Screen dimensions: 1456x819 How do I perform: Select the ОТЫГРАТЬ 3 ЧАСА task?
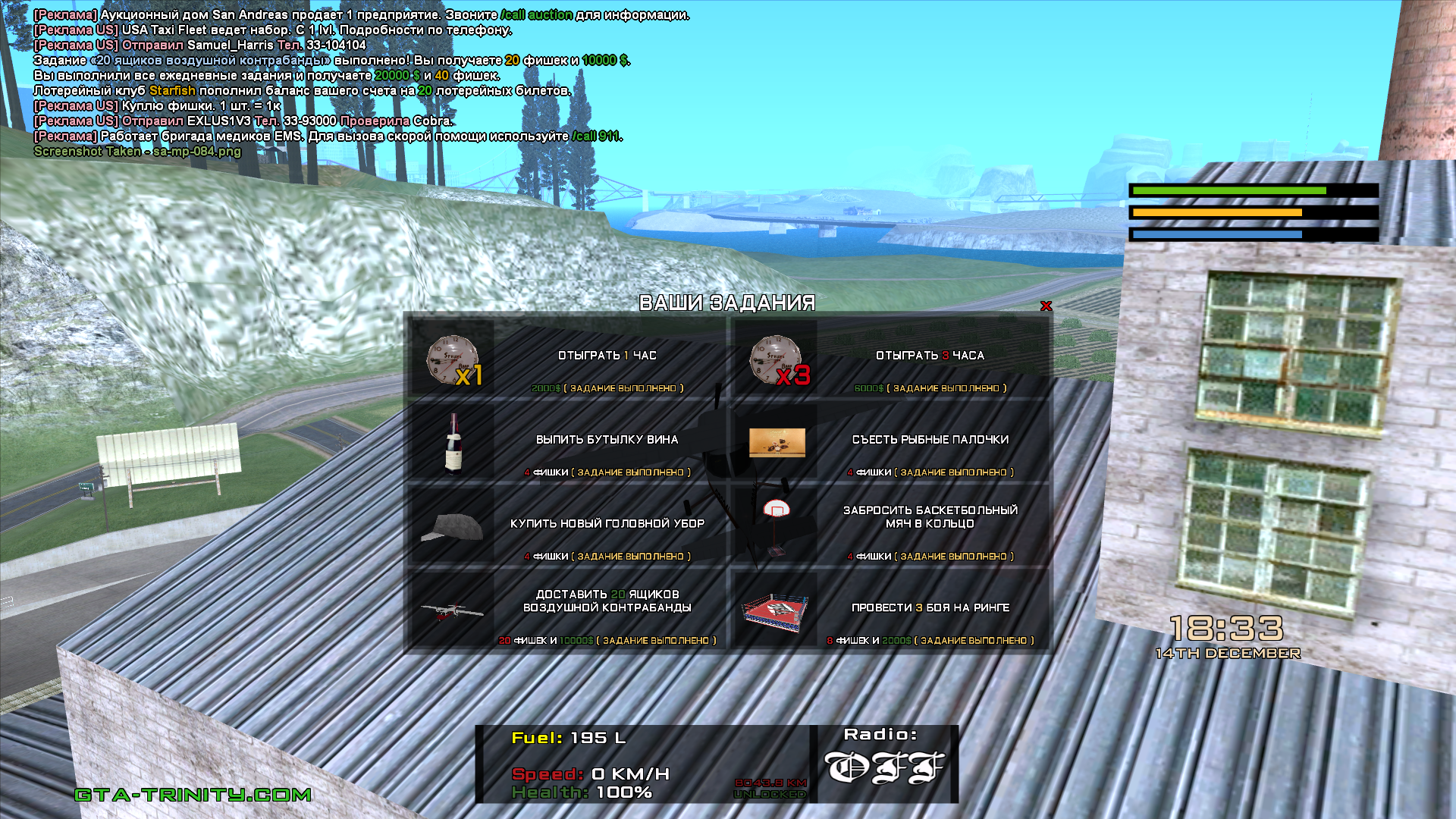pos(930,356)
